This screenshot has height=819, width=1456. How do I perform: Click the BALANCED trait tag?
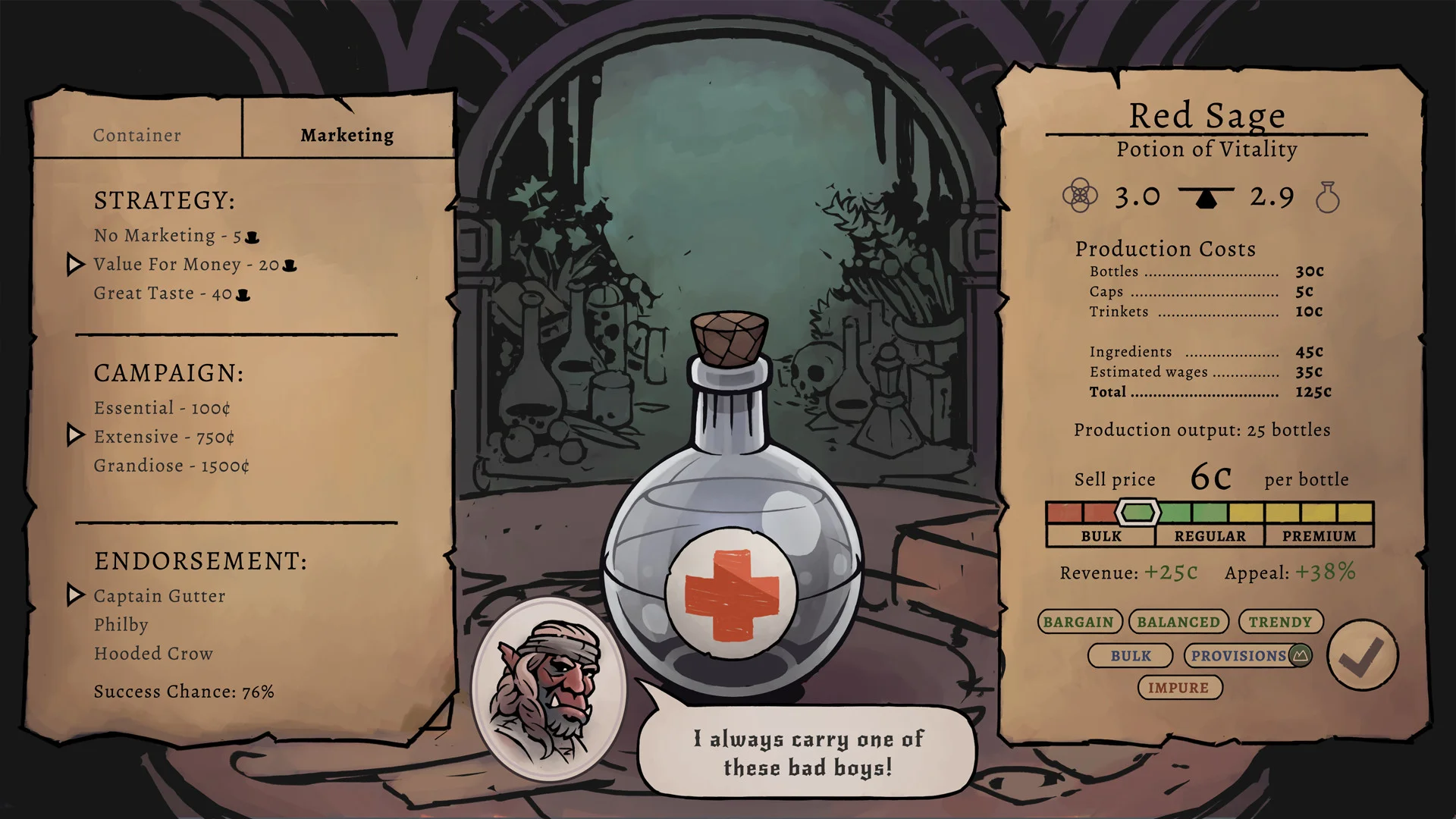pos(1178,621)
